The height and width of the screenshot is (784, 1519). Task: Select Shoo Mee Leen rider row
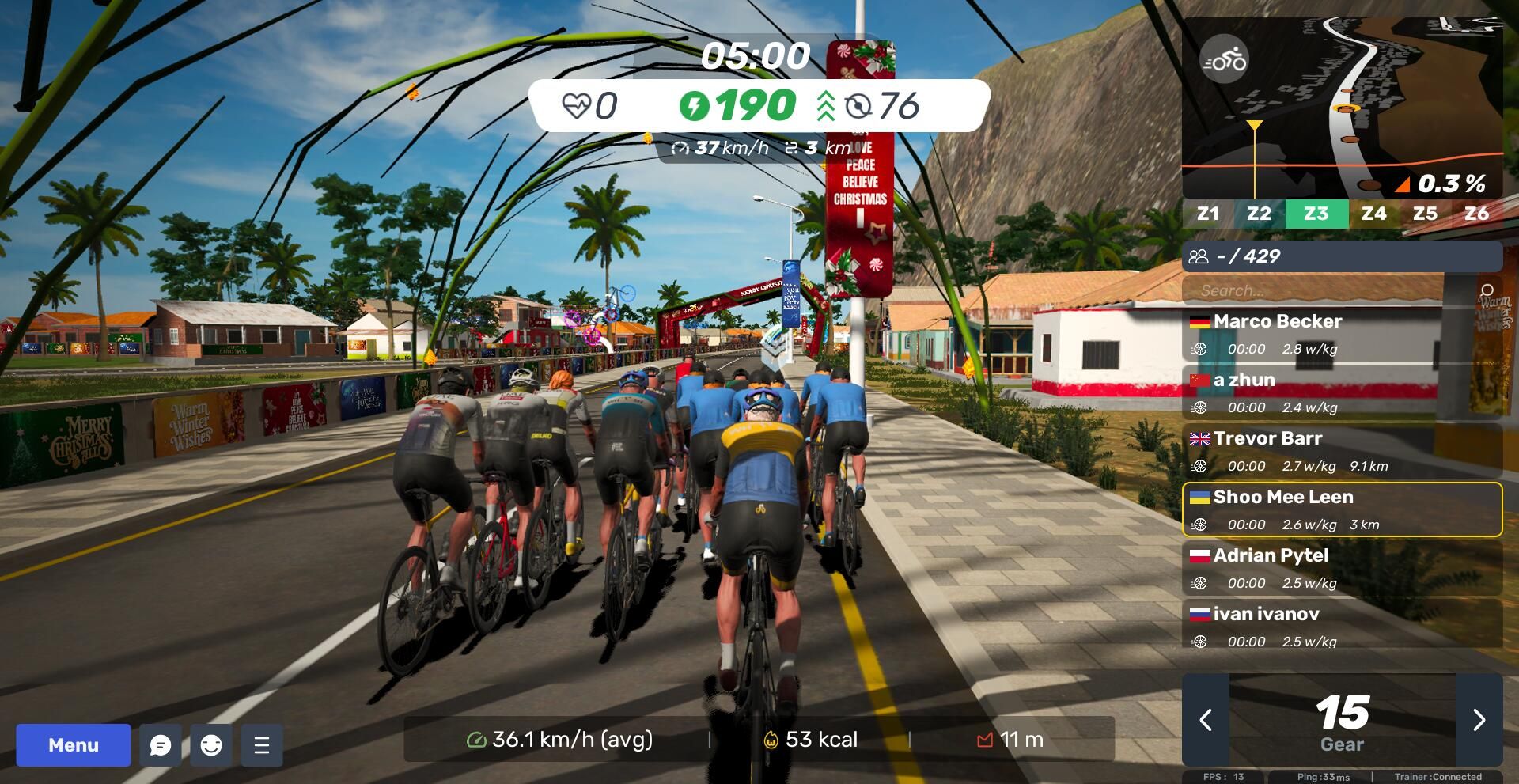tap(1342, 509)
